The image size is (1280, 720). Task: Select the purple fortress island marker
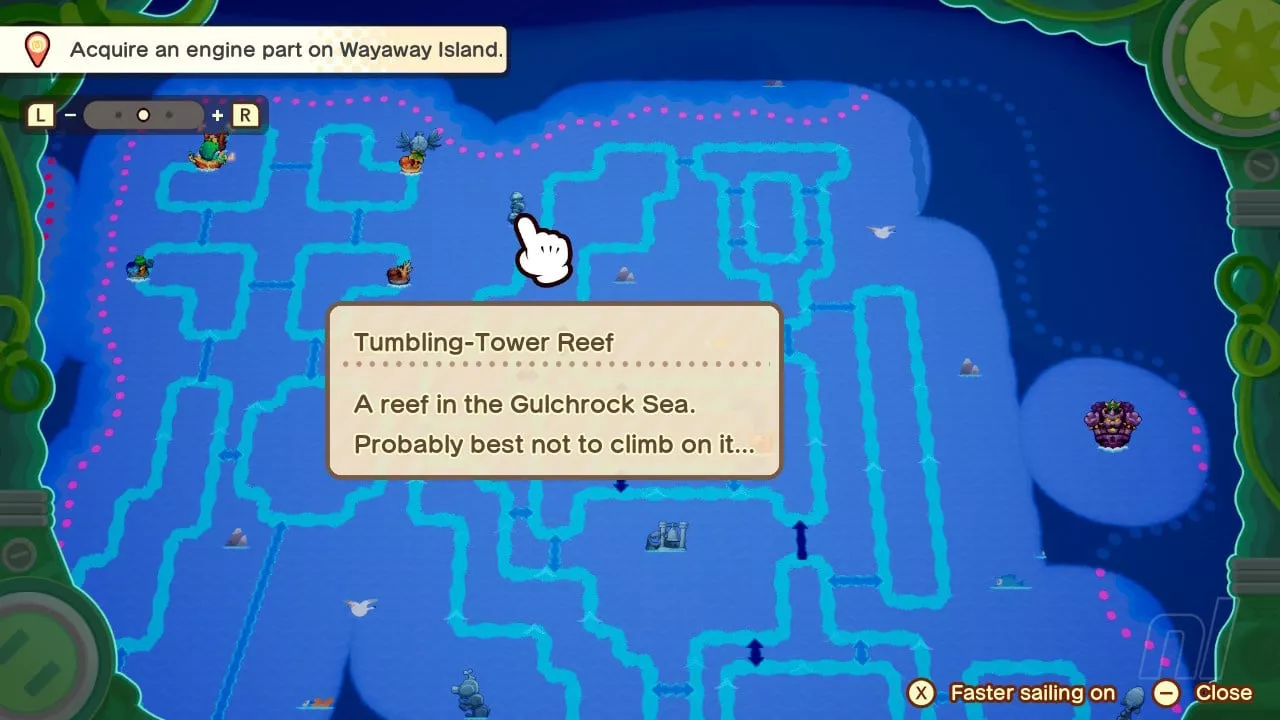pos(1112,424)
